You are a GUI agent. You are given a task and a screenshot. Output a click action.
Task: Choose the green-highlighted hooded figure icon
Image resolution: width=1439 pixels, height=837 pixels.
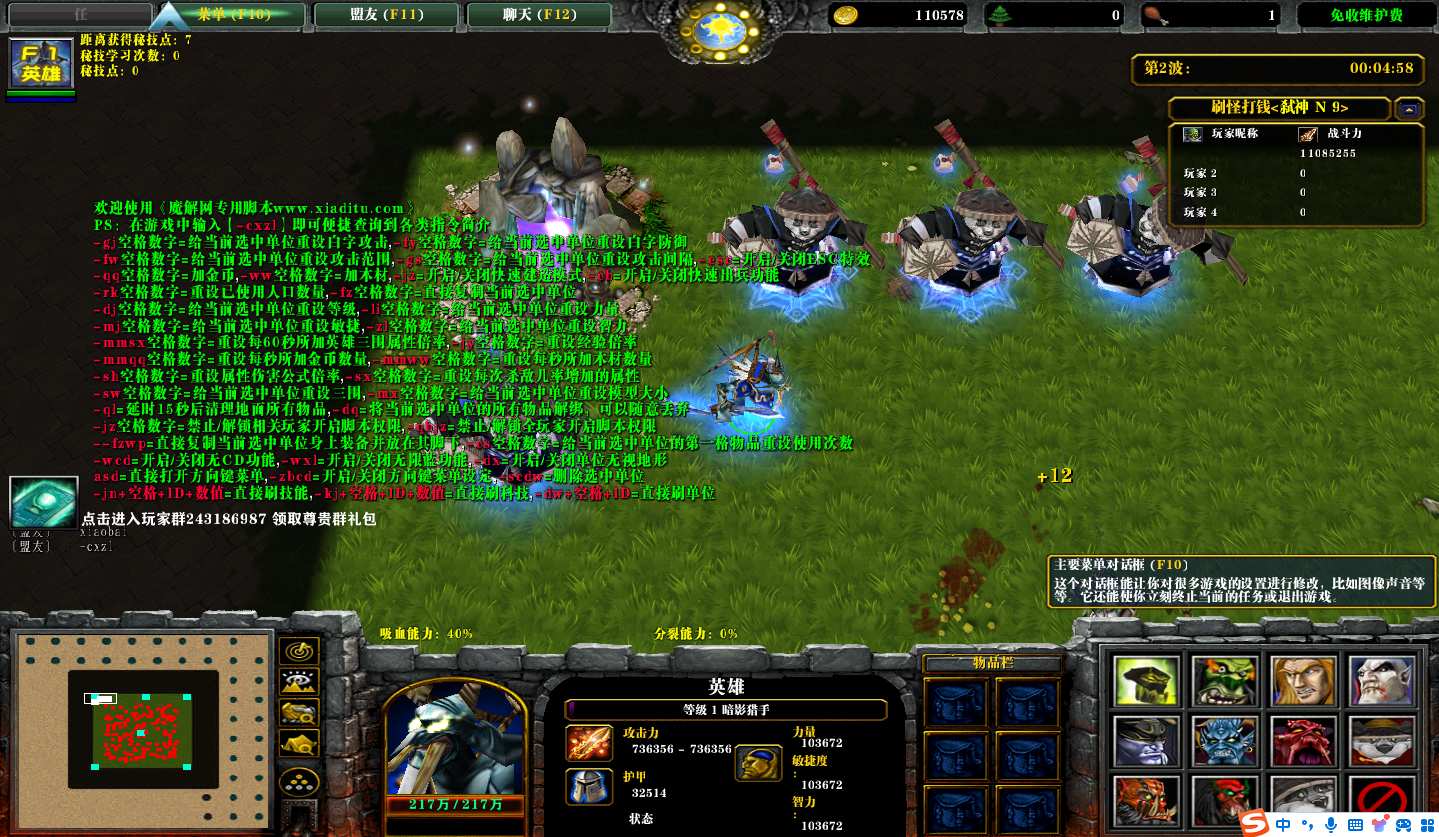click(1147, 681)
